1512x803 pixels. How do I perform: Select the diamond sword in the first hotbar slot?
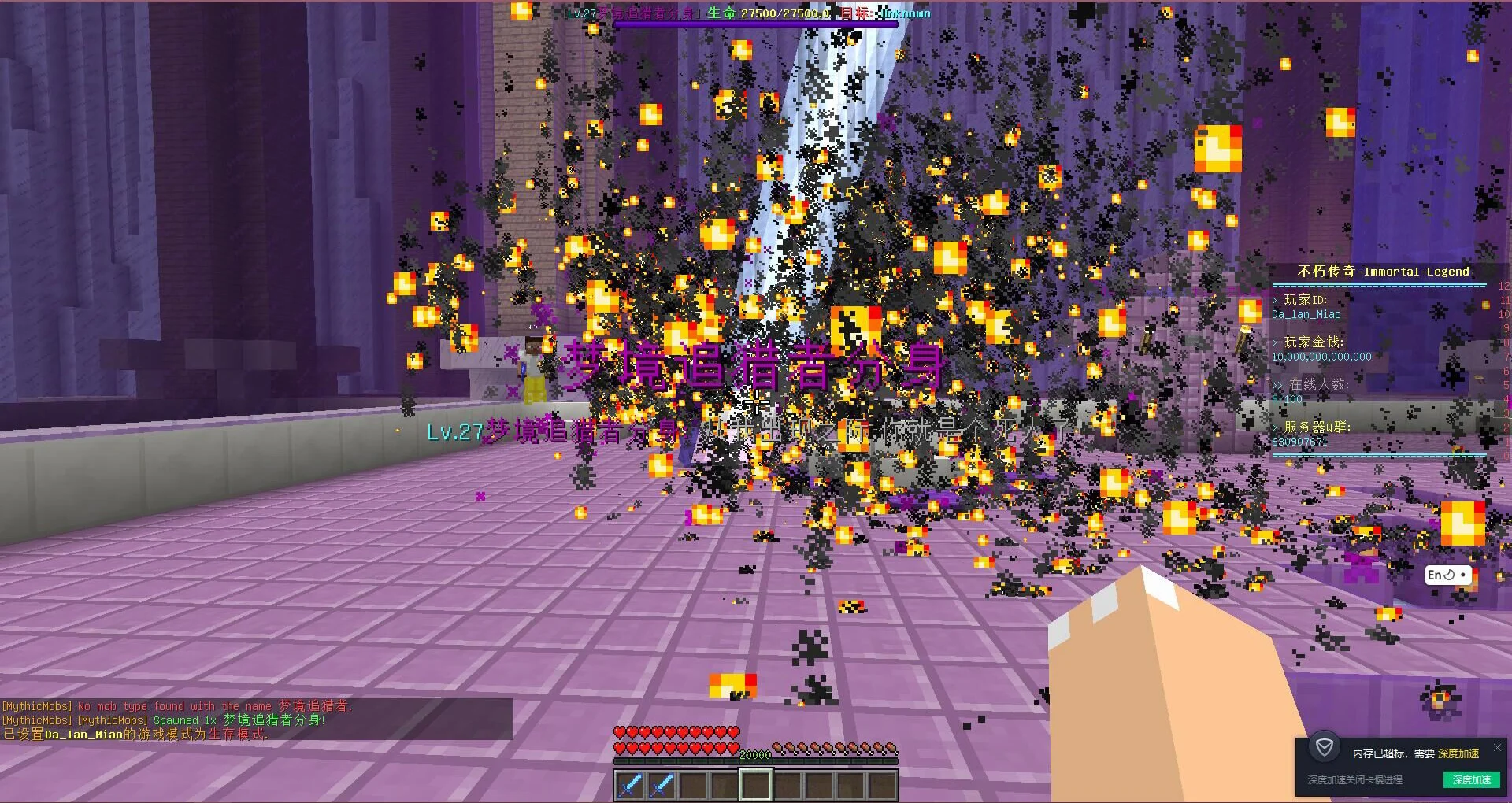tap(630, 785)
